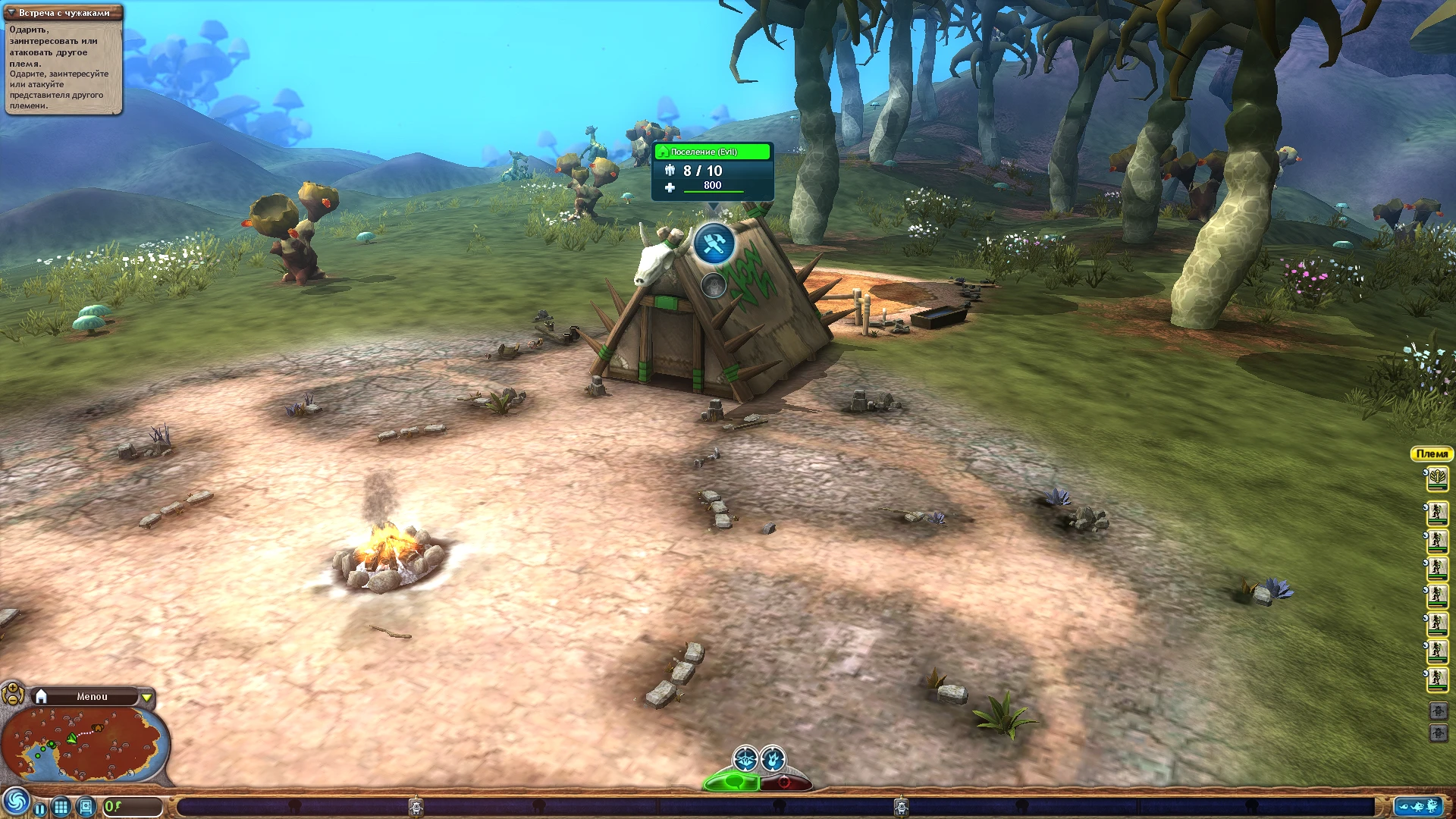Open the grid planner icon beside pause
Image resolution: width=1456 pixels, height=819 pixels.
point(61,807)
